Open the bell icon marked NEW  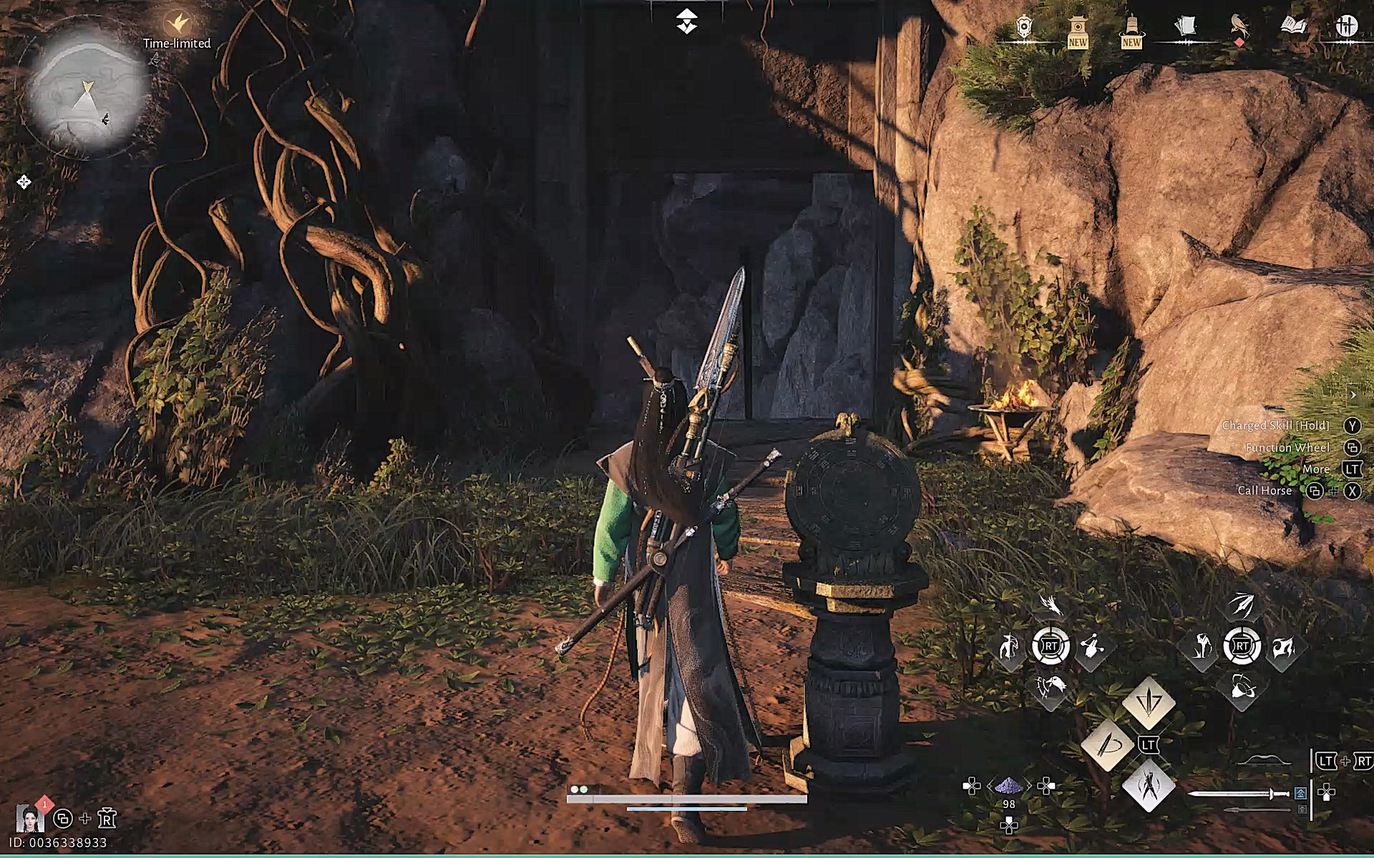pos(1131,29)
